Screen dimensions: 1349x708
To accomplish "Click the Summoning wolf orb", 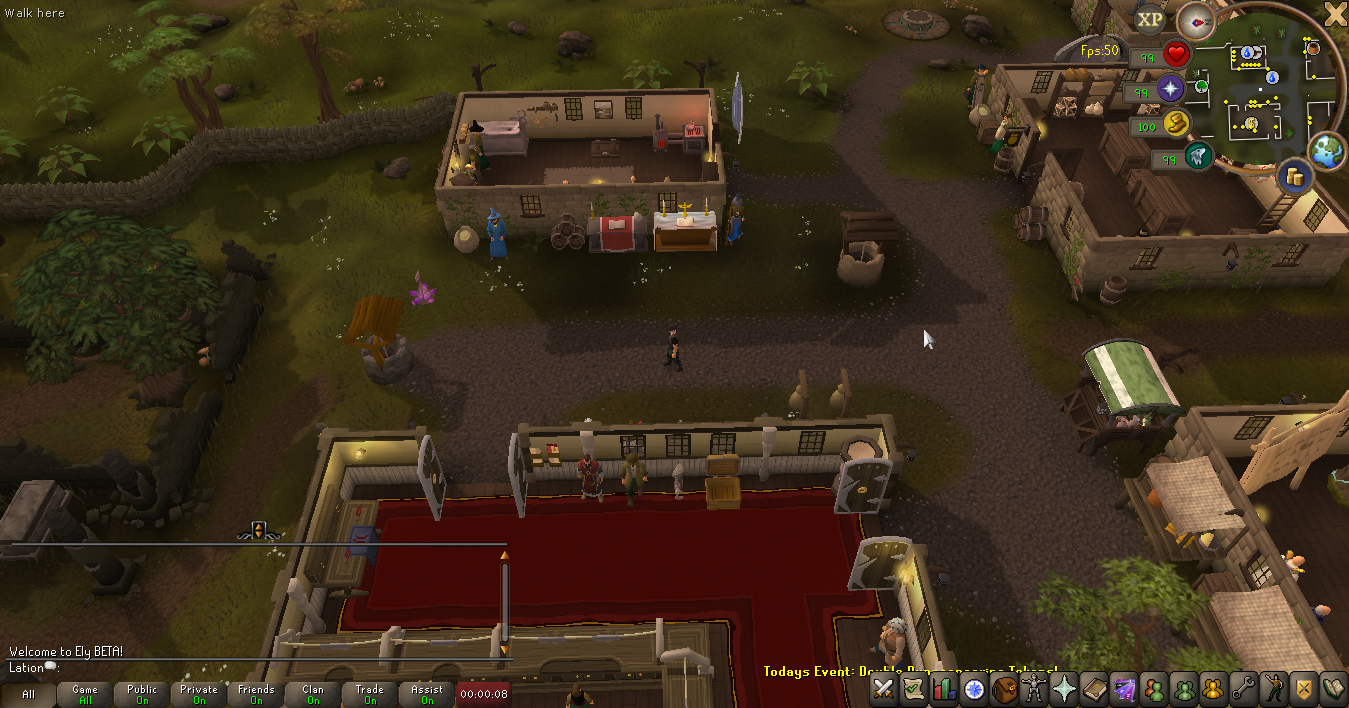I will click(1198, 156).
